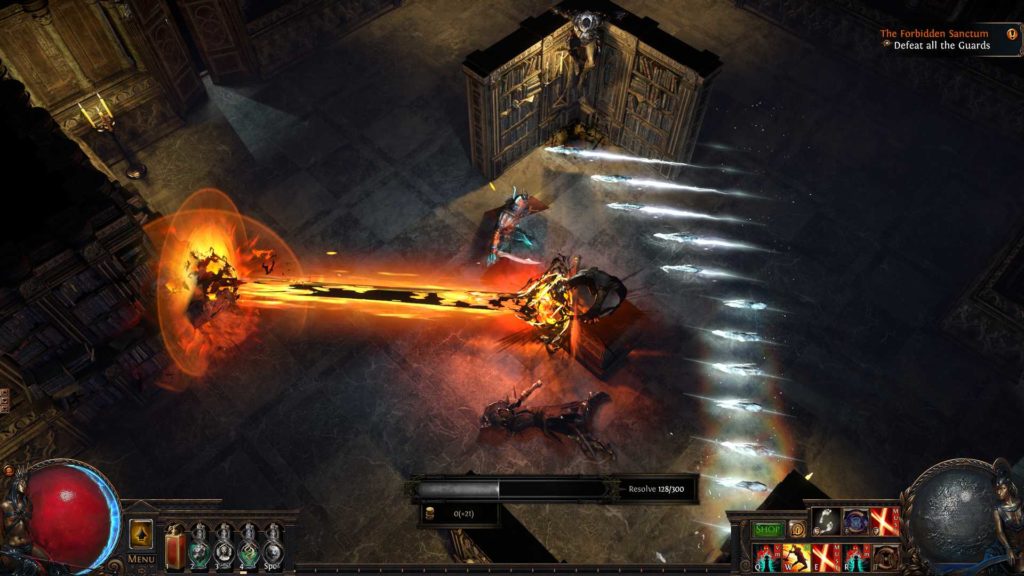The height and width of the screenshot is (576, 1024).
Task: Click the gold level-up arrow button
Action: click(x=141, y=532)
